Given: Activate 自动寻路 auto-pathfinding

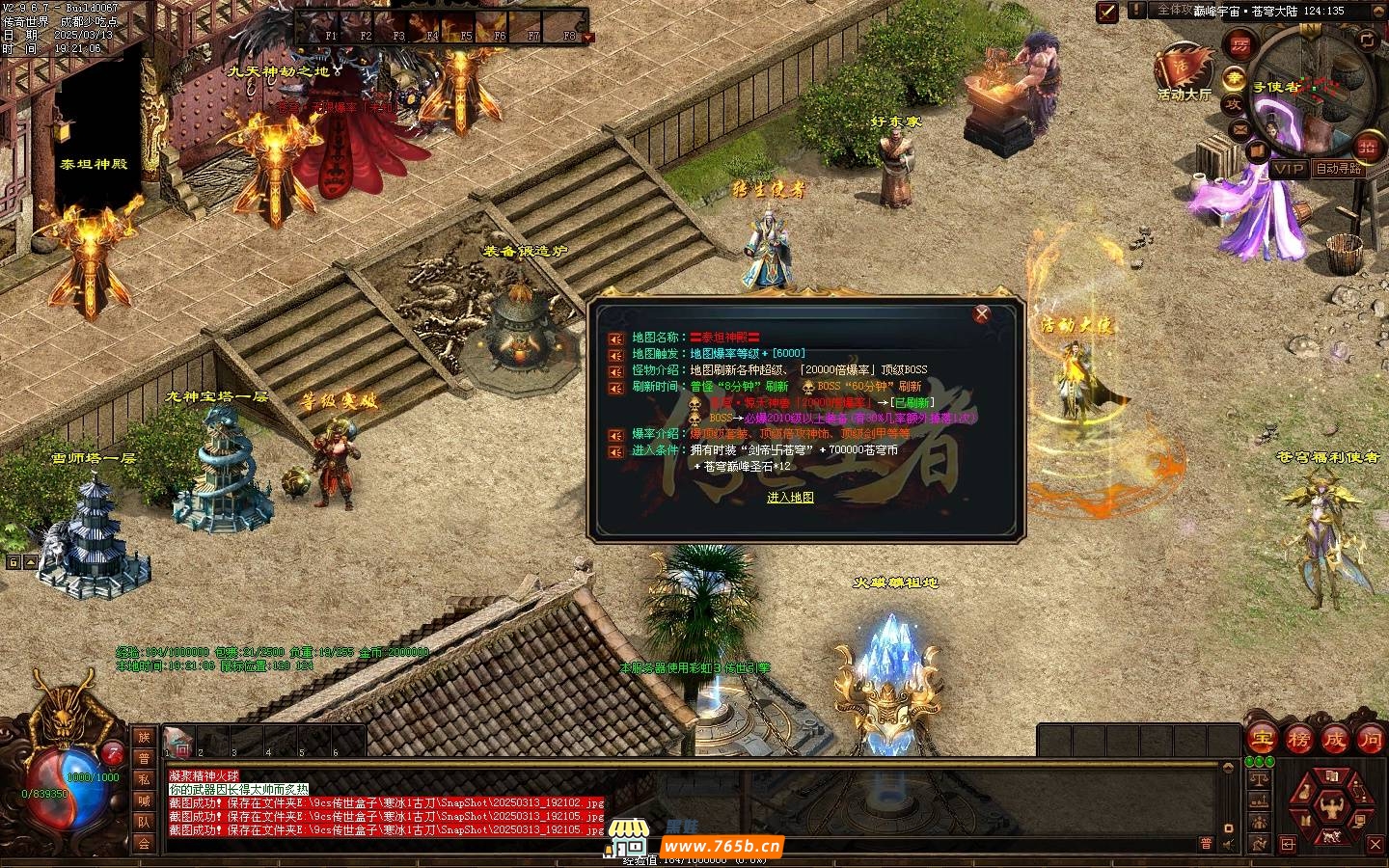Looking at the screenshot, I should (1338, 169).
